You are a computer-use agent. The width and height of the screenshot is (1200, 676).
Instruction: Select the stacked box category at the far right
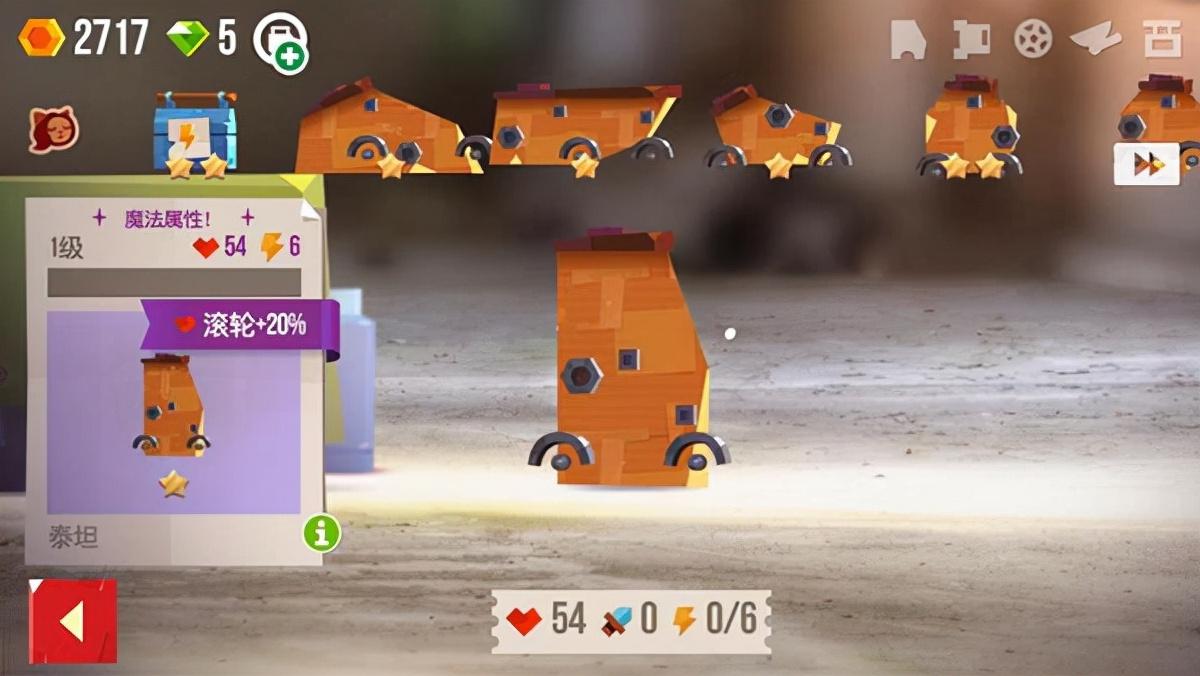coord(1163,40)
